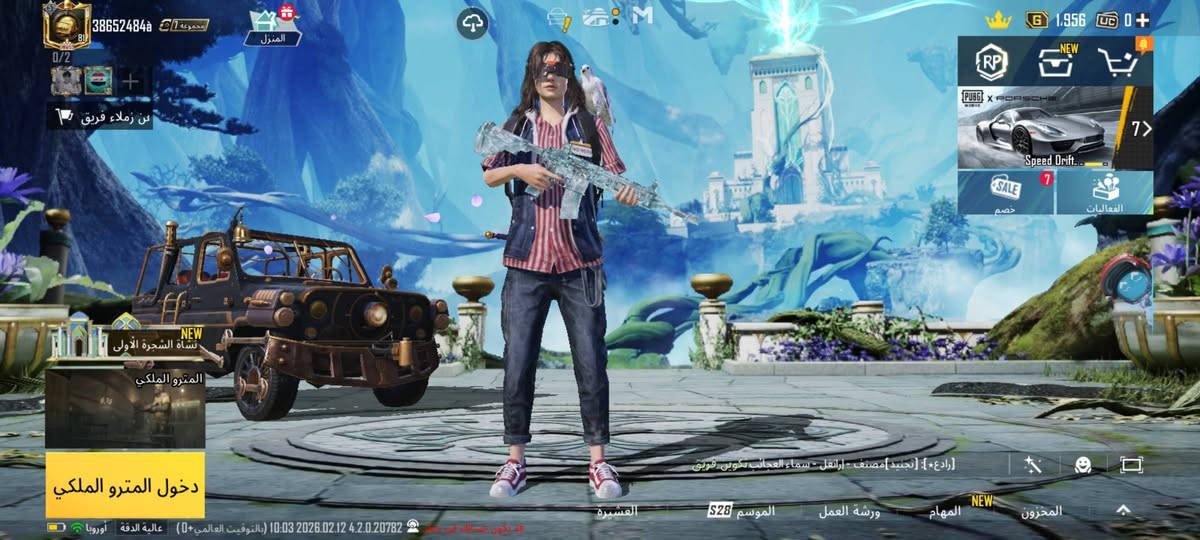Open the Inventory (المخزون) menu
This screenshot has width=1200, height=540.
[x=1041, y=511]
